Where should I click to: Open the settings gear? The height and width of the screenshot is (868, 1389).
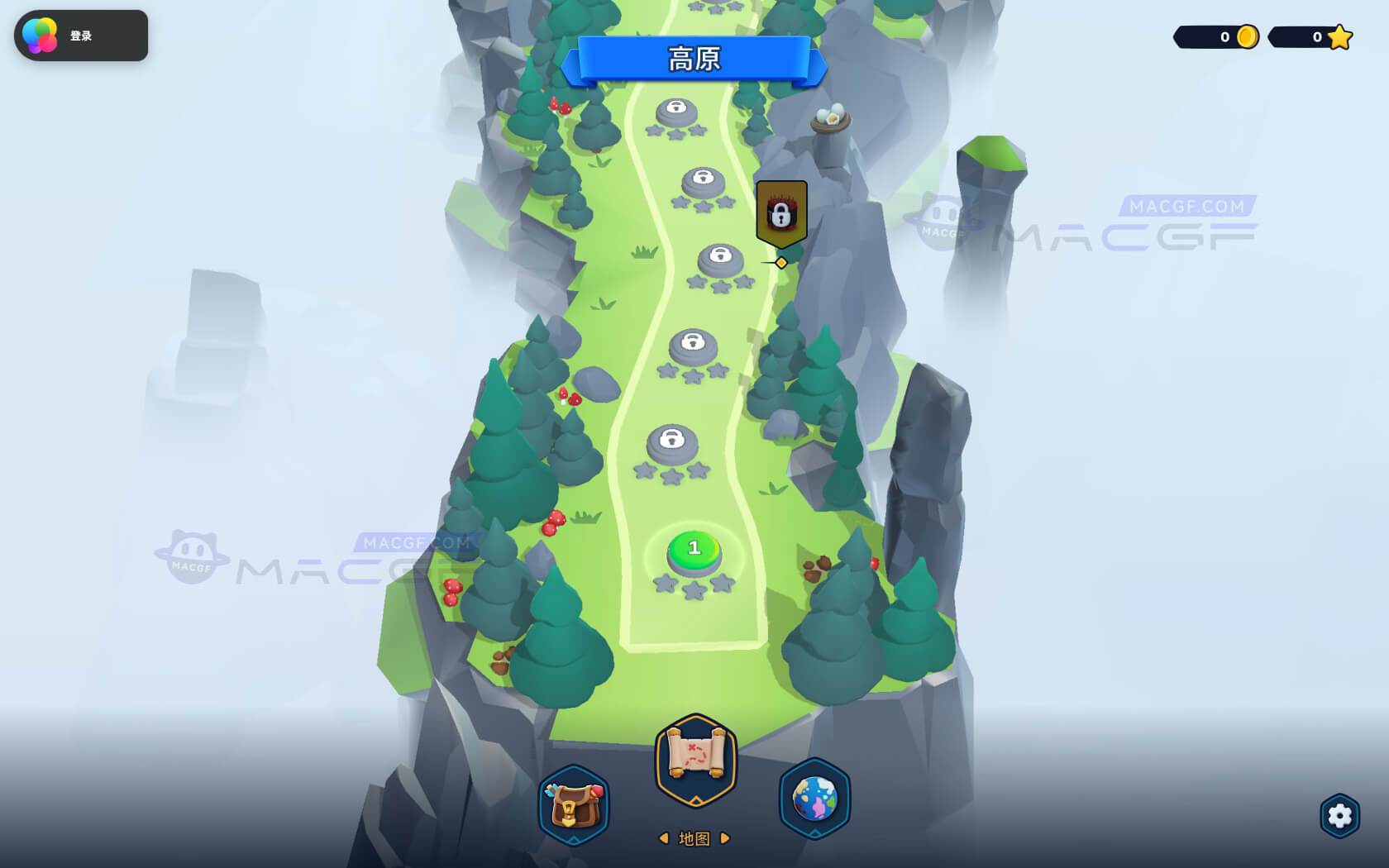click(x=1341, y=815)
